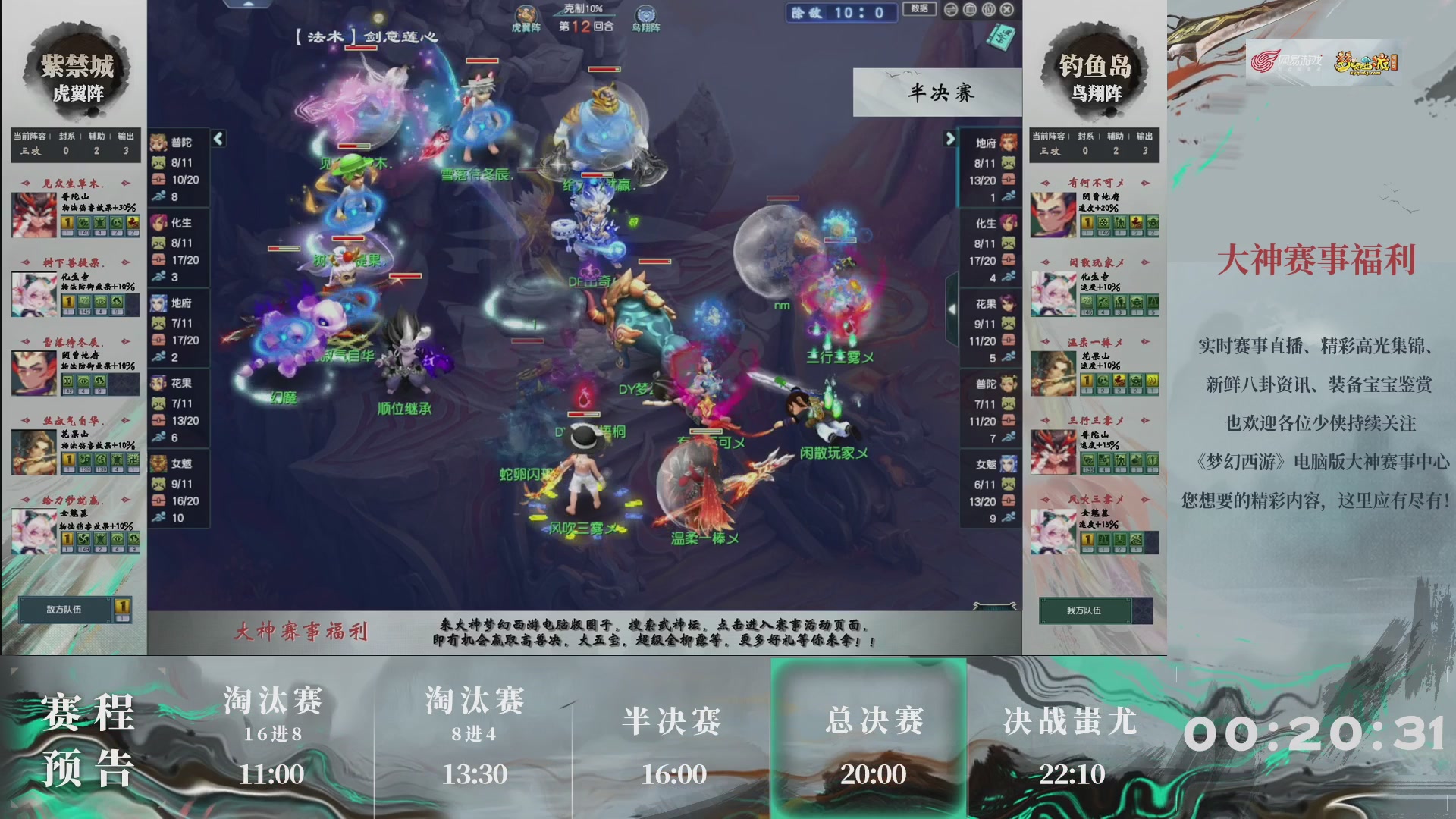Viewport: 1456px width, 819px height.
Task: Click the pouch icon in the top toolbar
Action: [989, 11]
